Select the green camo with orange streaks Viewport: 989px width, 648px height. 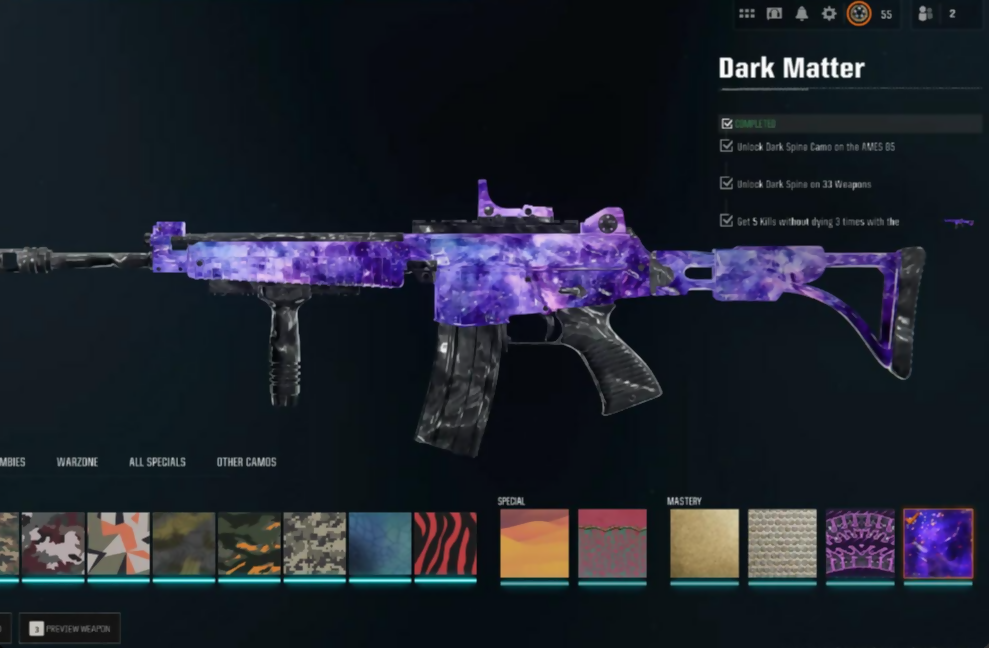point(249,544)
